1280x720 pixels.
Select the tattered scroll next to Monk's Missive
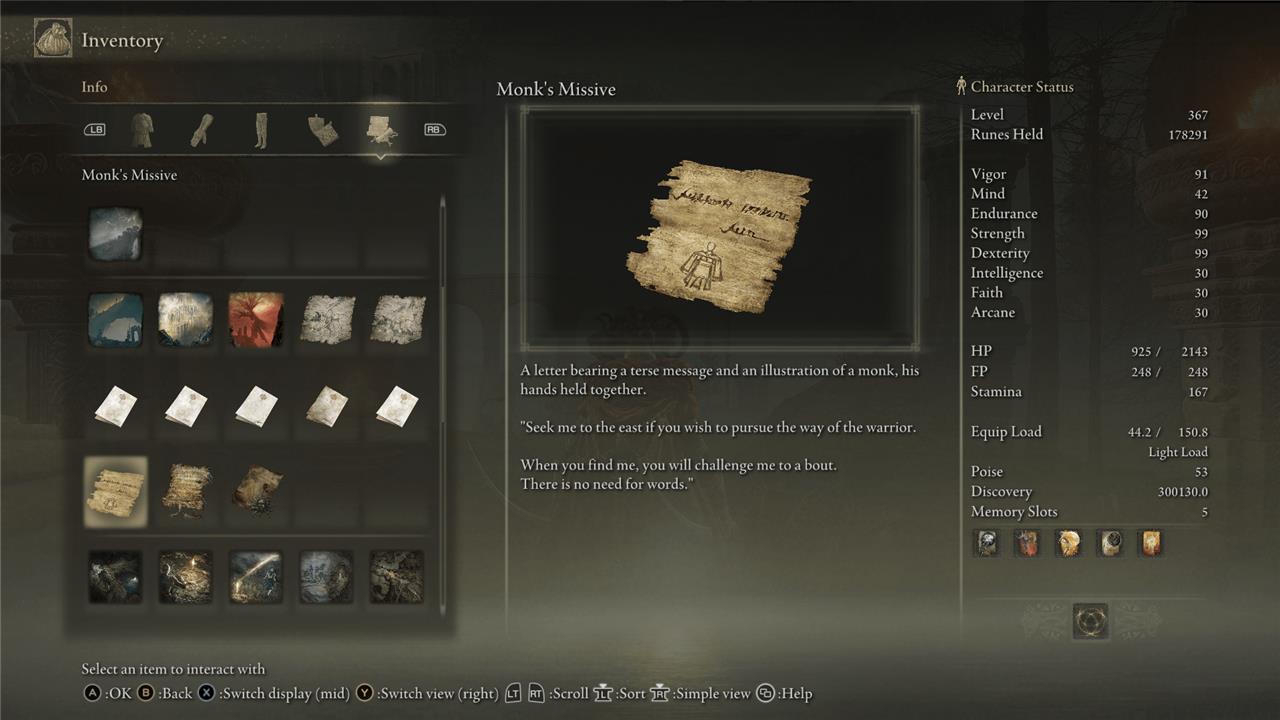(186, 491)
